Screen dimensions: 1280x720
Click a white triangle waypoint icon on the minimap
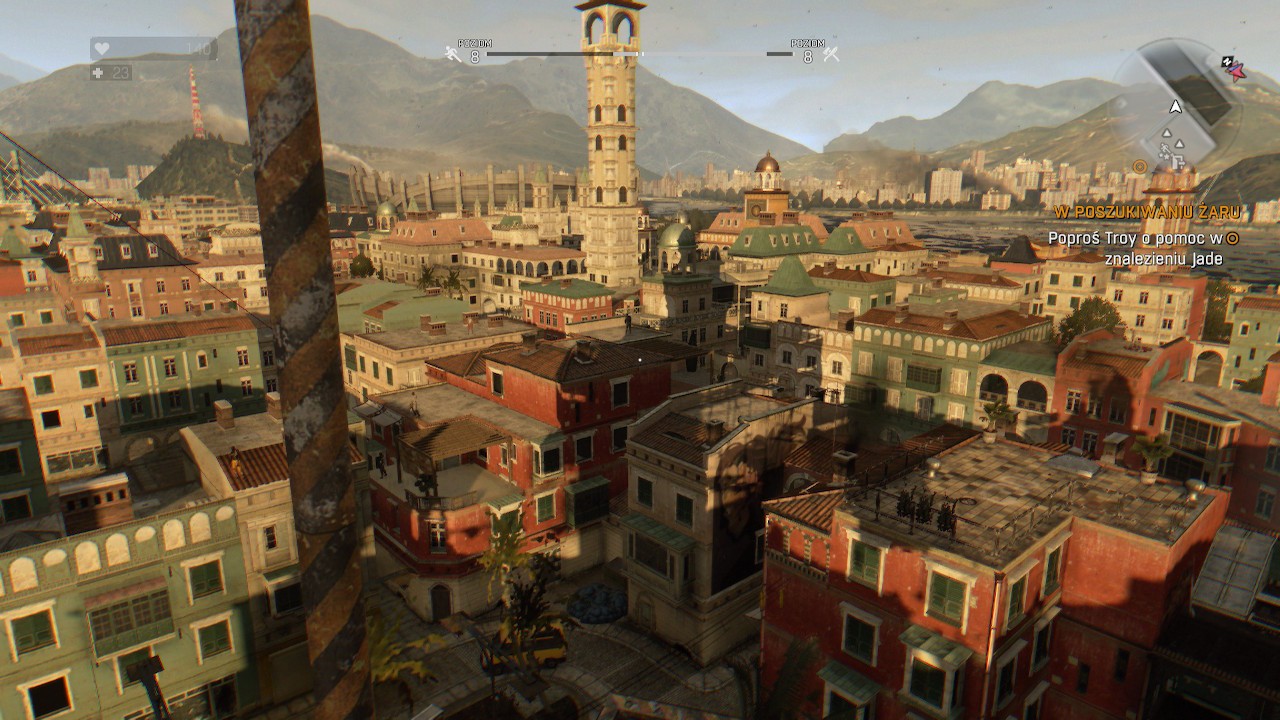point(1166,133)
